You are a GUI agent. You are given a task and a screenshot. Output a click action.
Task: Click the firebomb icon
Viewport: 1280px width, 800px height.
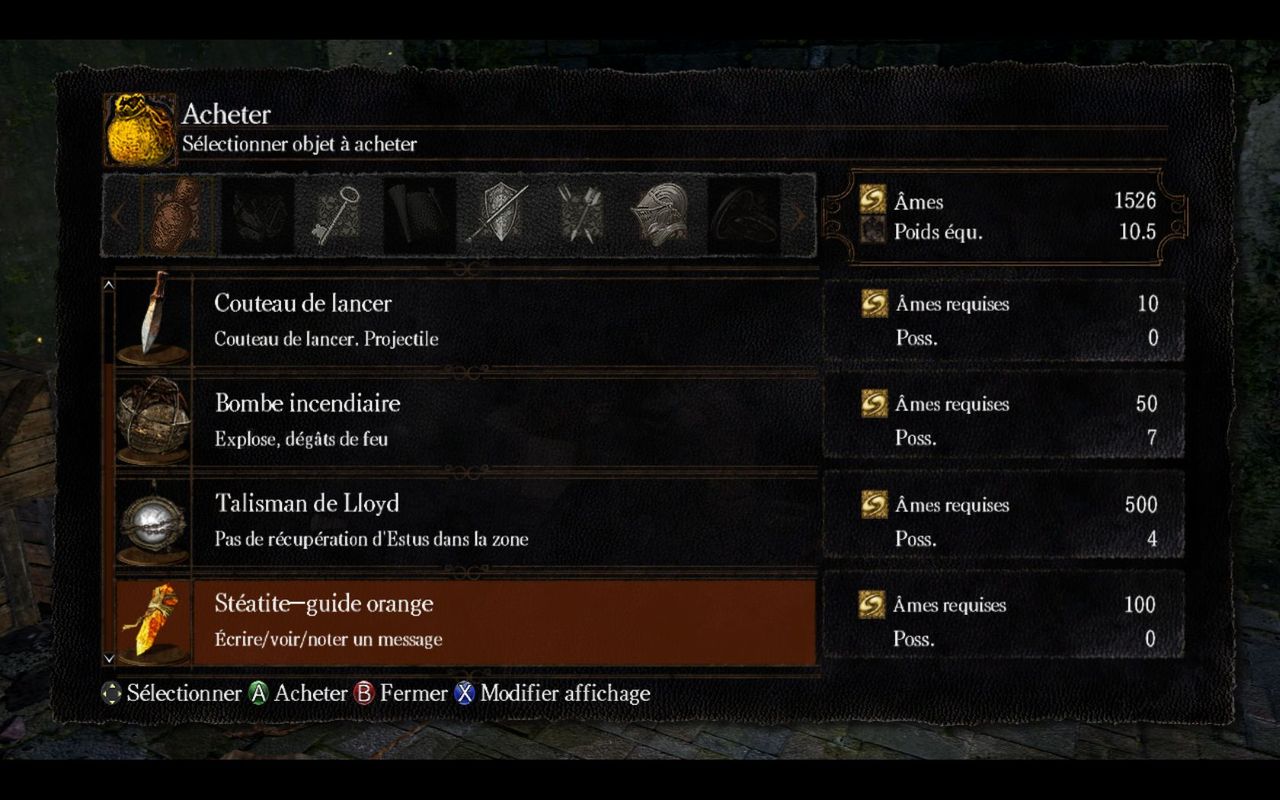pyautogui.click(x=153, y=418)
